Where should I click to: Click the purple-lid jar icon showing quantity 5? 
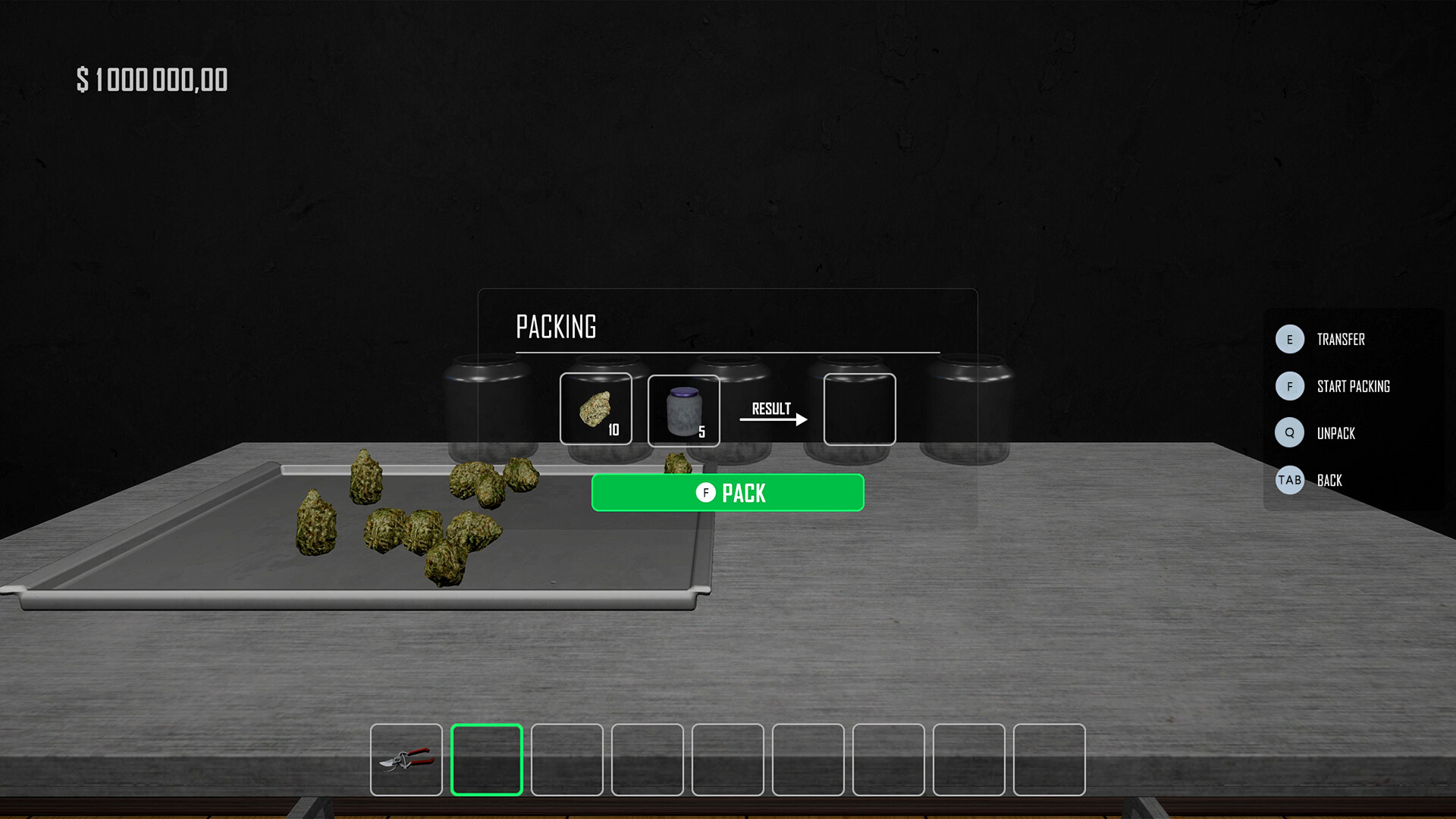click(x=683, y=409)
